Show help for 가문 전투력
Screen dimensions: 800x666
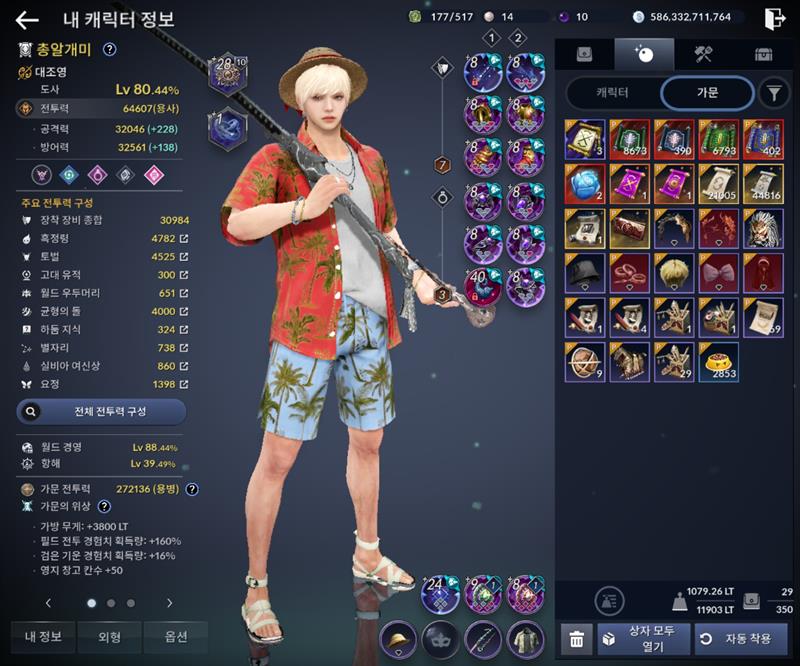[x=192, y=489]
